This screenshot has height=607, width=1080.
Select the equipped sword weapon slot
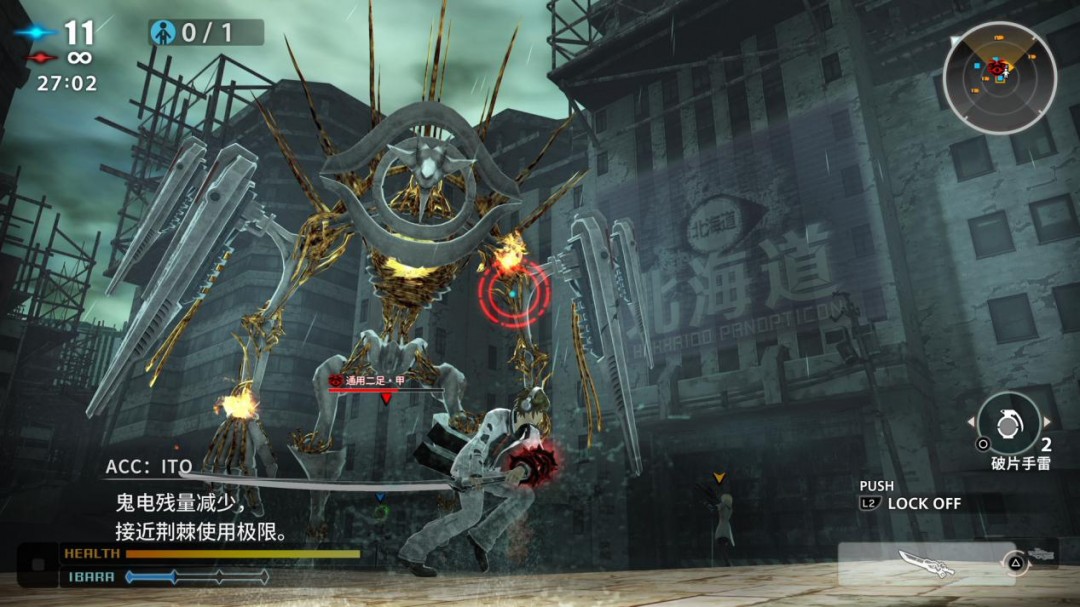pyautogui.click(x=928, y=563)
